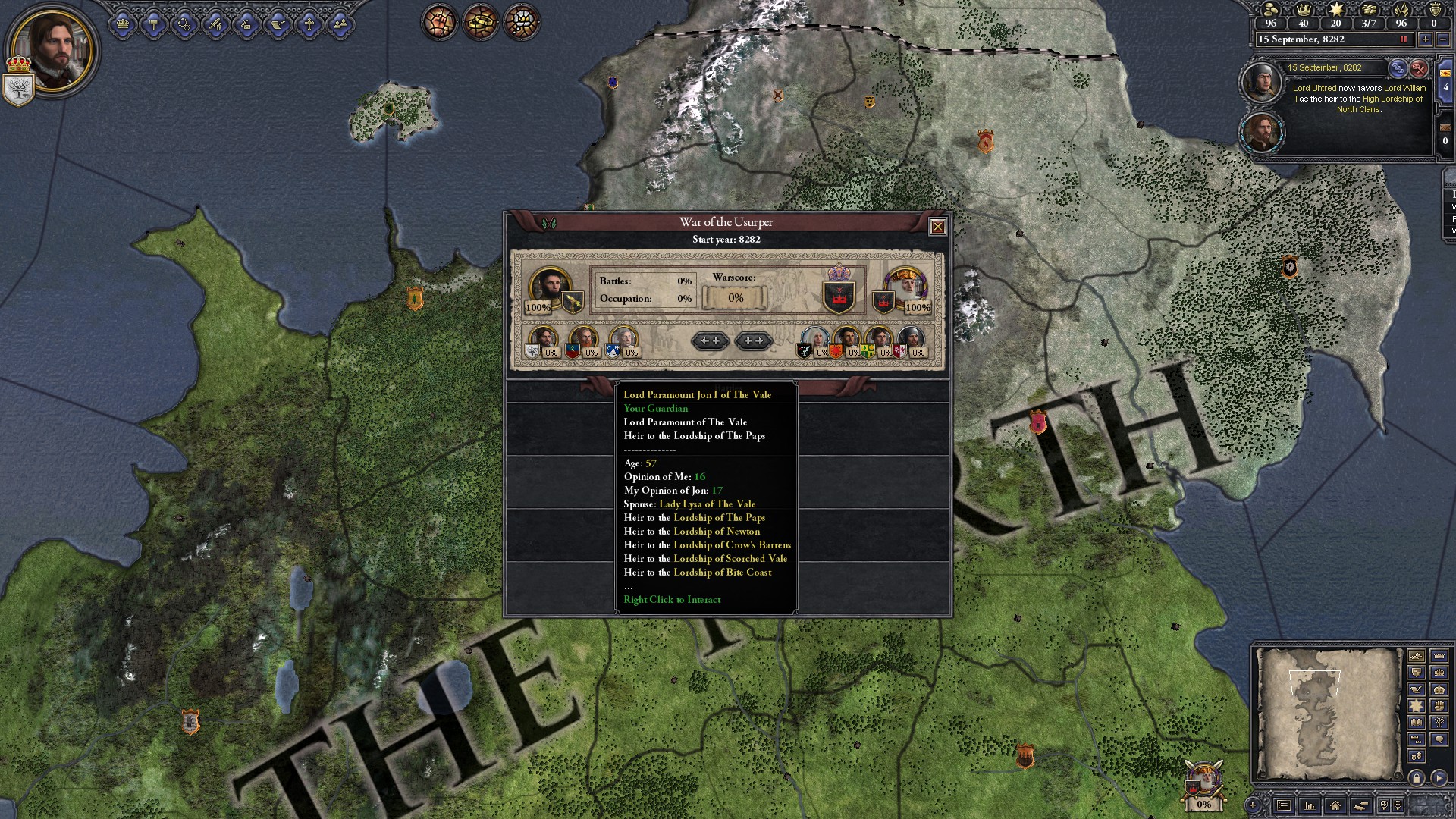Click the home button in the bottom bar

point(1335,805)
